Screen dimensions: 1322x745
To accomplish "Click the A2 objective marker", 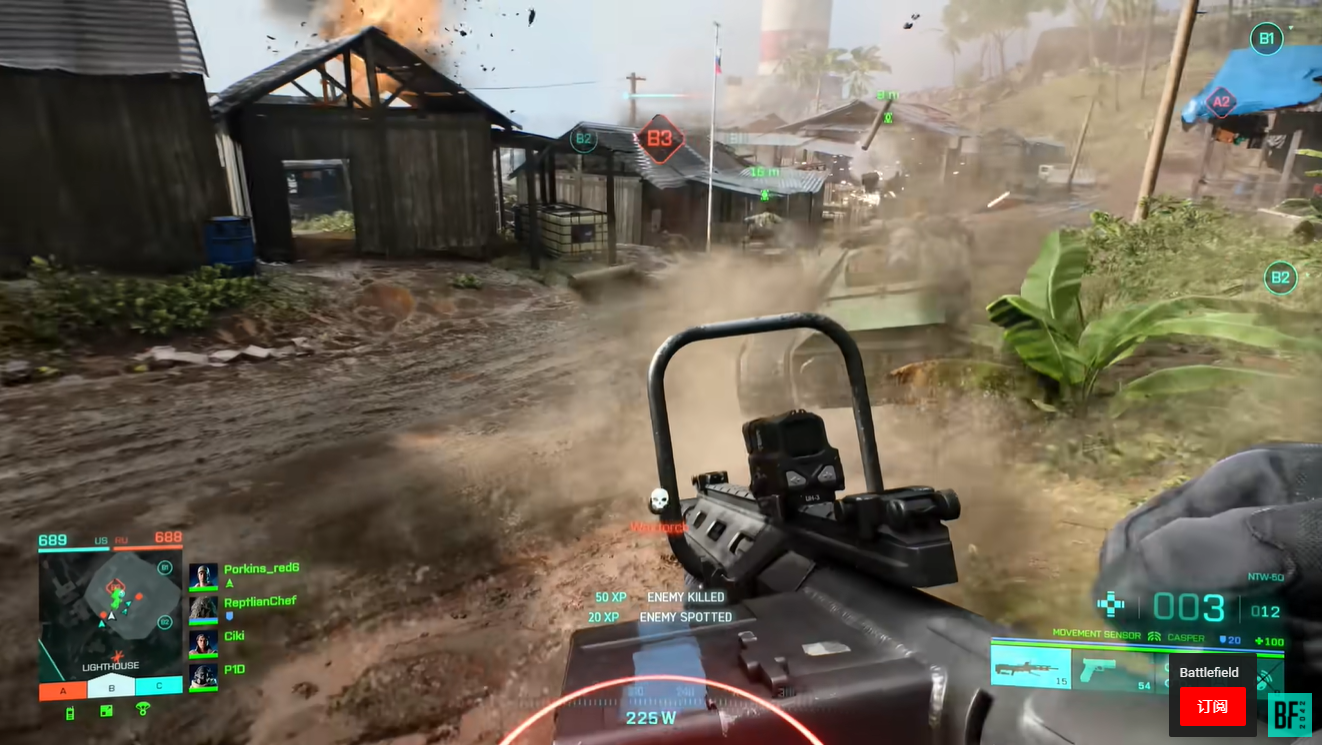I will pos(1220,102).
